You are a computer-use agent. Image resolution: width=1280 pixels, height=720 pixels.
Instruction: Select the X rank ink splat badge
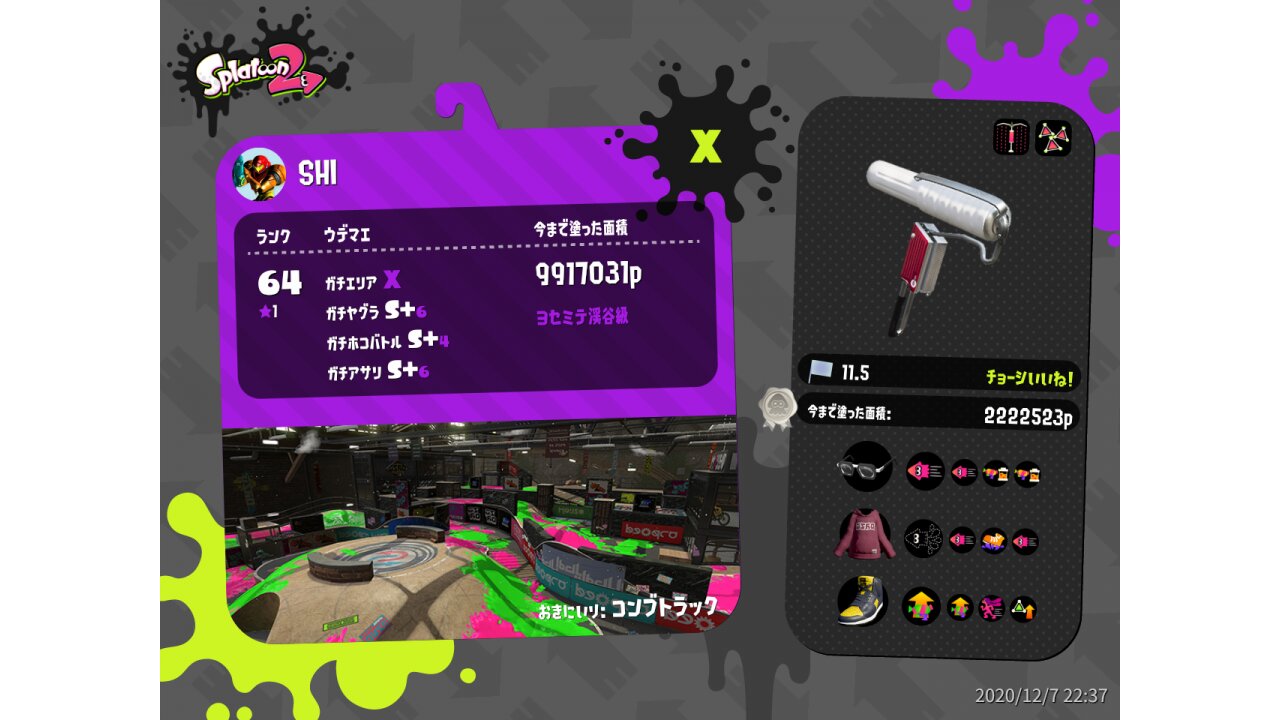pos(706,147)
